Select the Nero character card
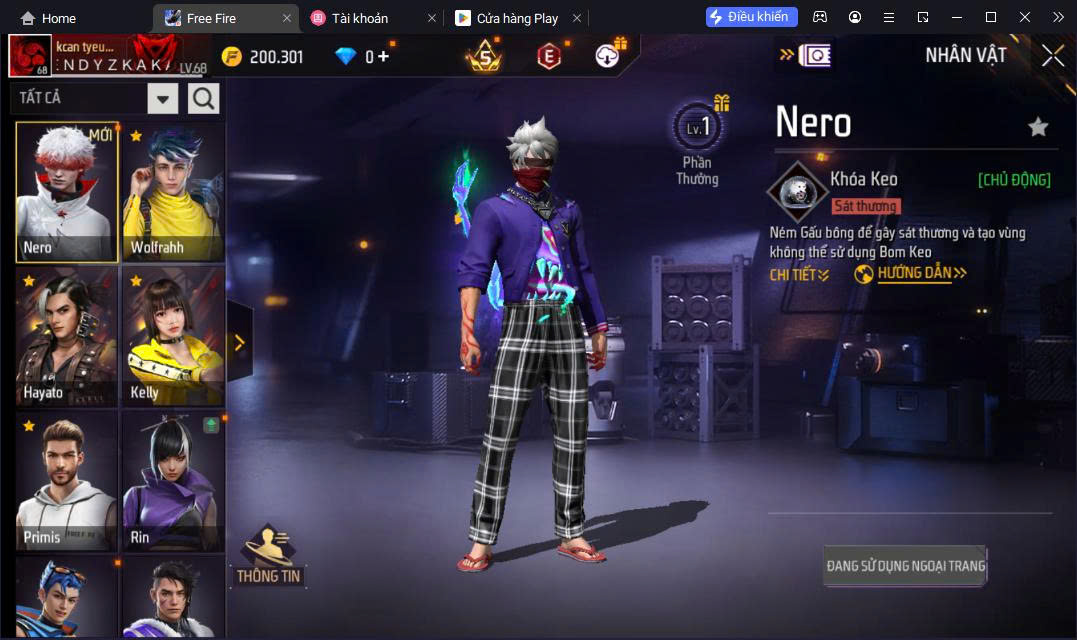The image size is (1077, 640). (67, 192)
